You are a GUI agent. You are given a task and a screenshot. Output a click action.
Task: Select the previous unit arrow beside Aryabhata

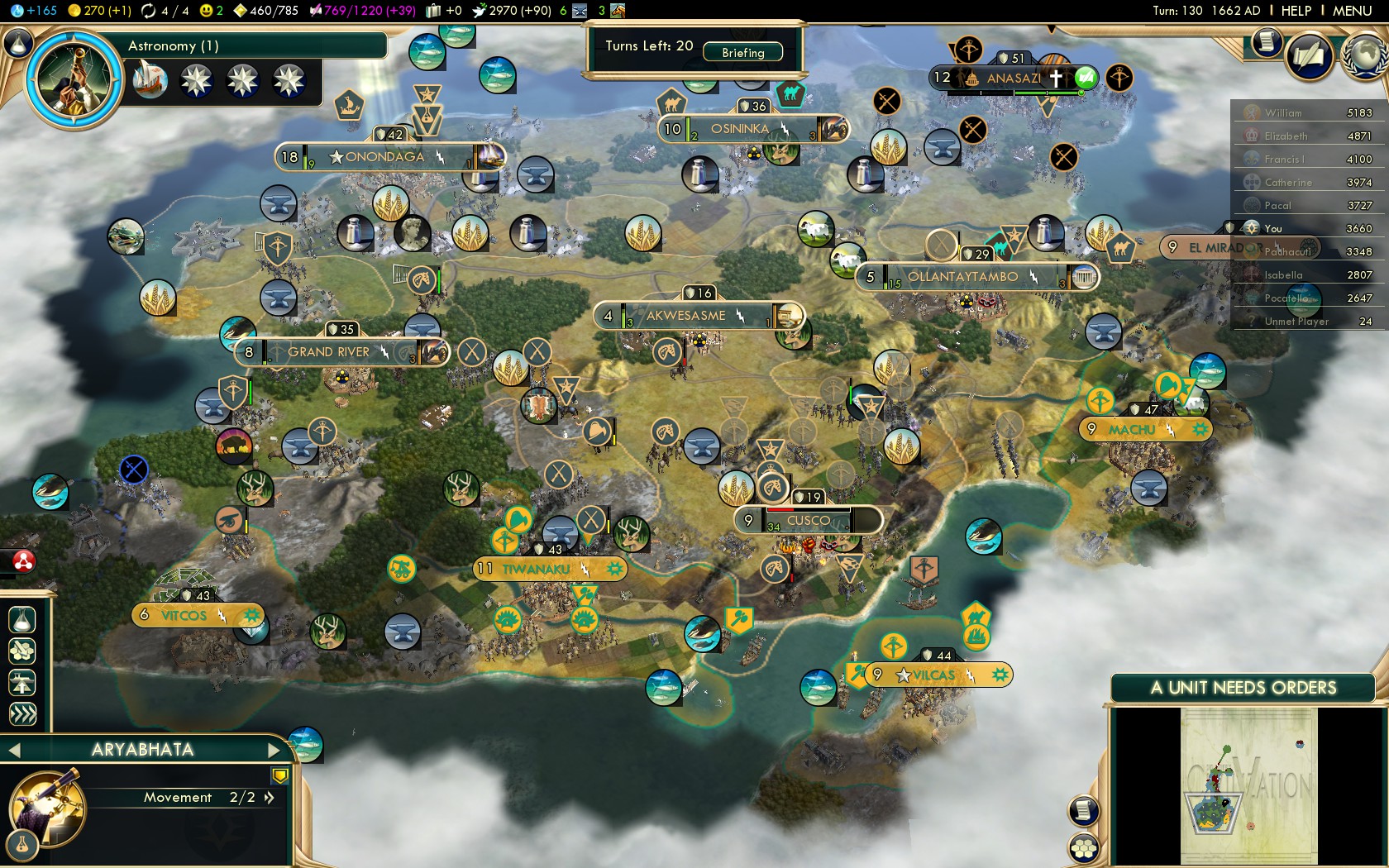(14, 750)
